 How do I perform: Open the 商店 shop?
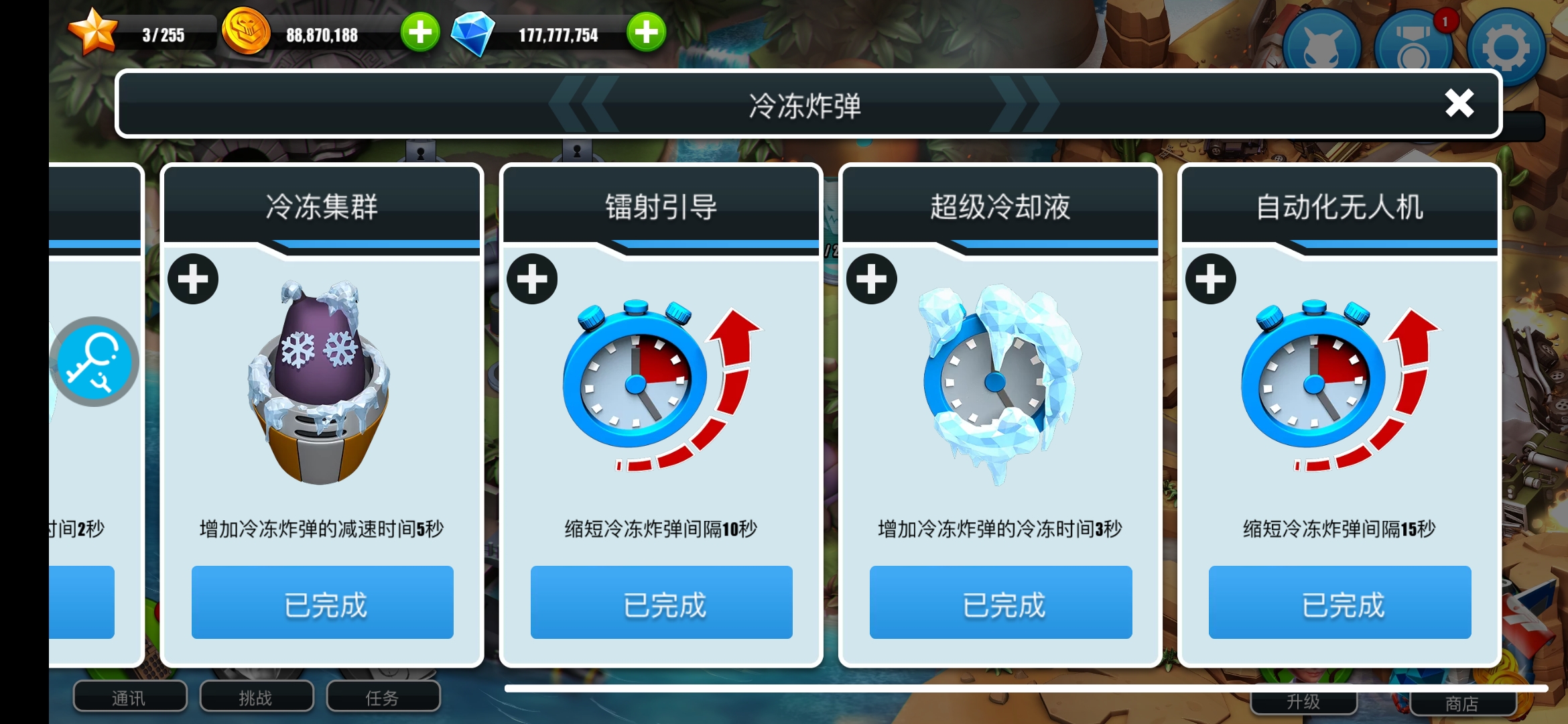pos(1462,703)
